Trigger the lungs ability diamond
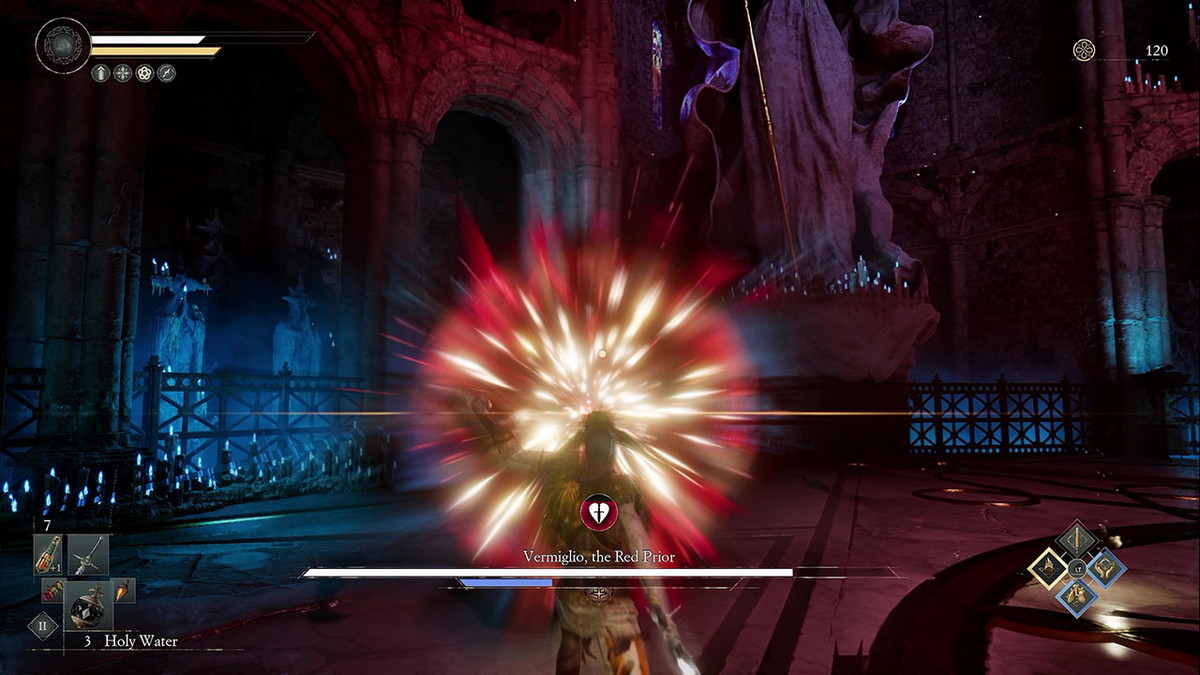 [x=1077, y=597]
